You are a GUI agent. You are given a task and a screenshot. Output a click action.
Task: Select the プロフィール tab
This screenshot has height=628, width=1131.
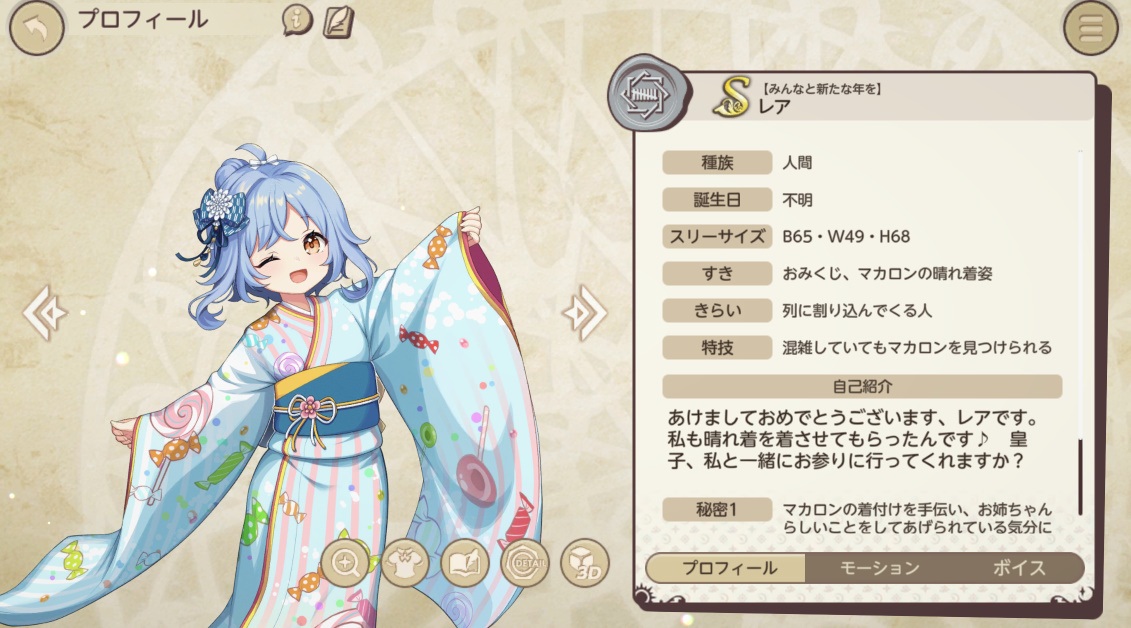coord(729,568)
